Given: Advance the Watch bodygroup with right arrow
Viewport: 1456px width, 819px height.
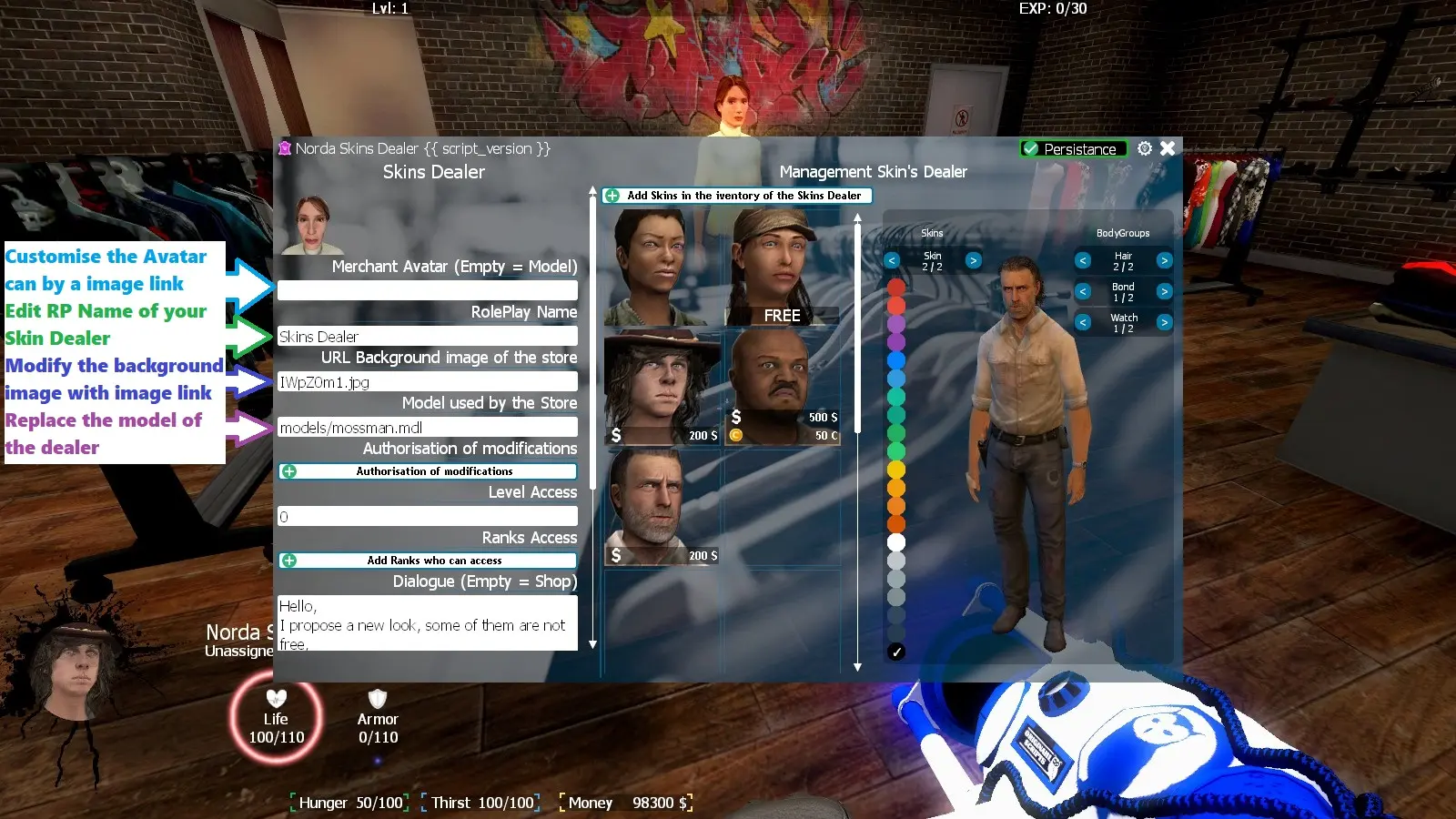Looking at the screenshot, I should [x=1165, y=321].
